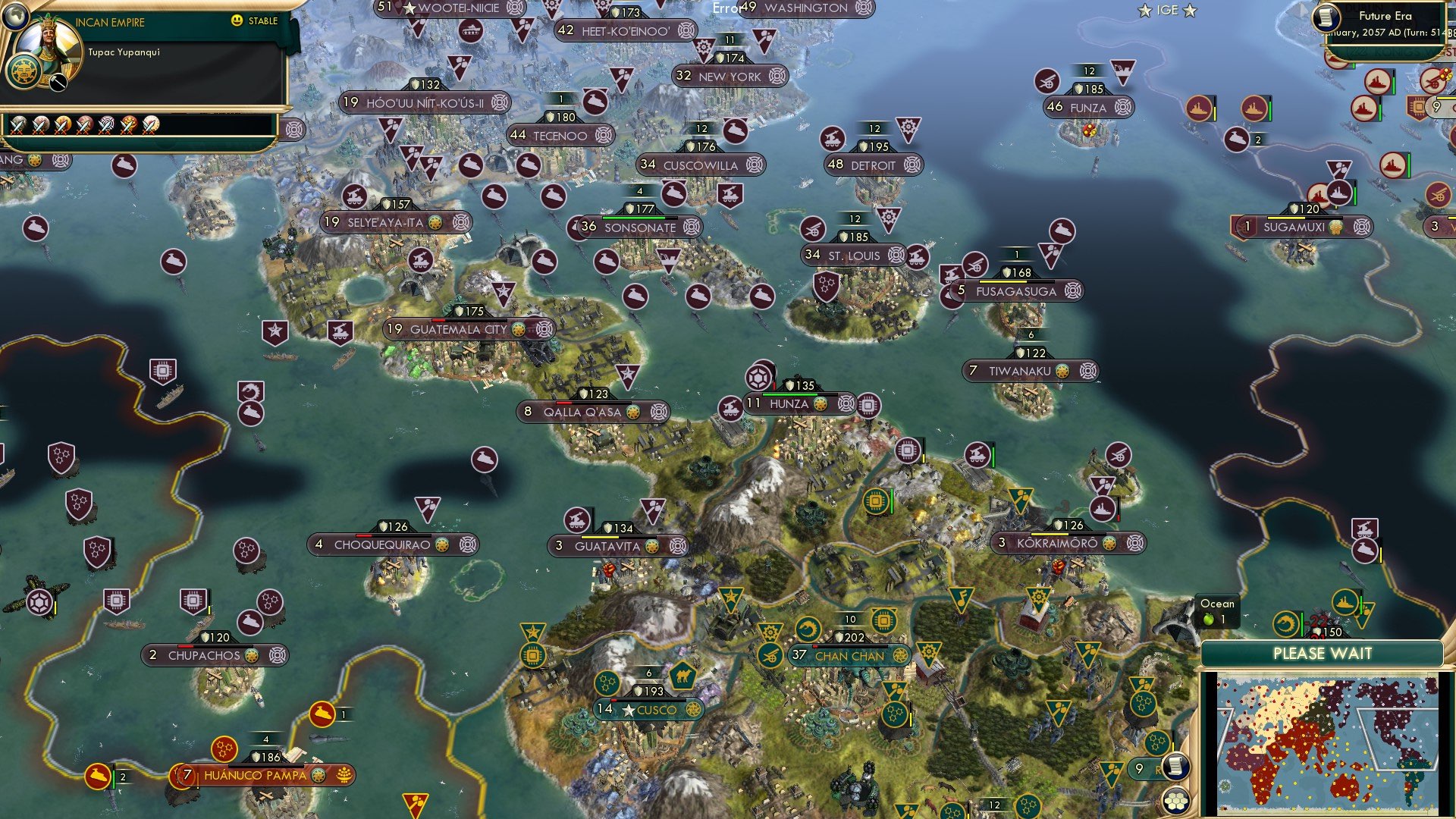1456x819 pixels.
Task: Click the camel caravan icon above Cusco
Action: (x=682, y=676)
